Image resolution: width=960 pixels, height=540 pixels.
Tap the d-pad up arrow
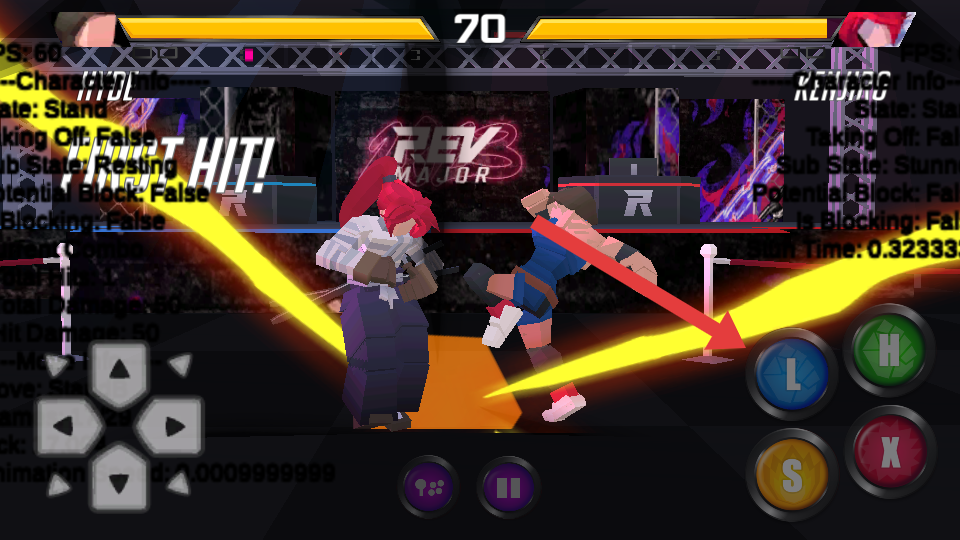pos(119,372)
